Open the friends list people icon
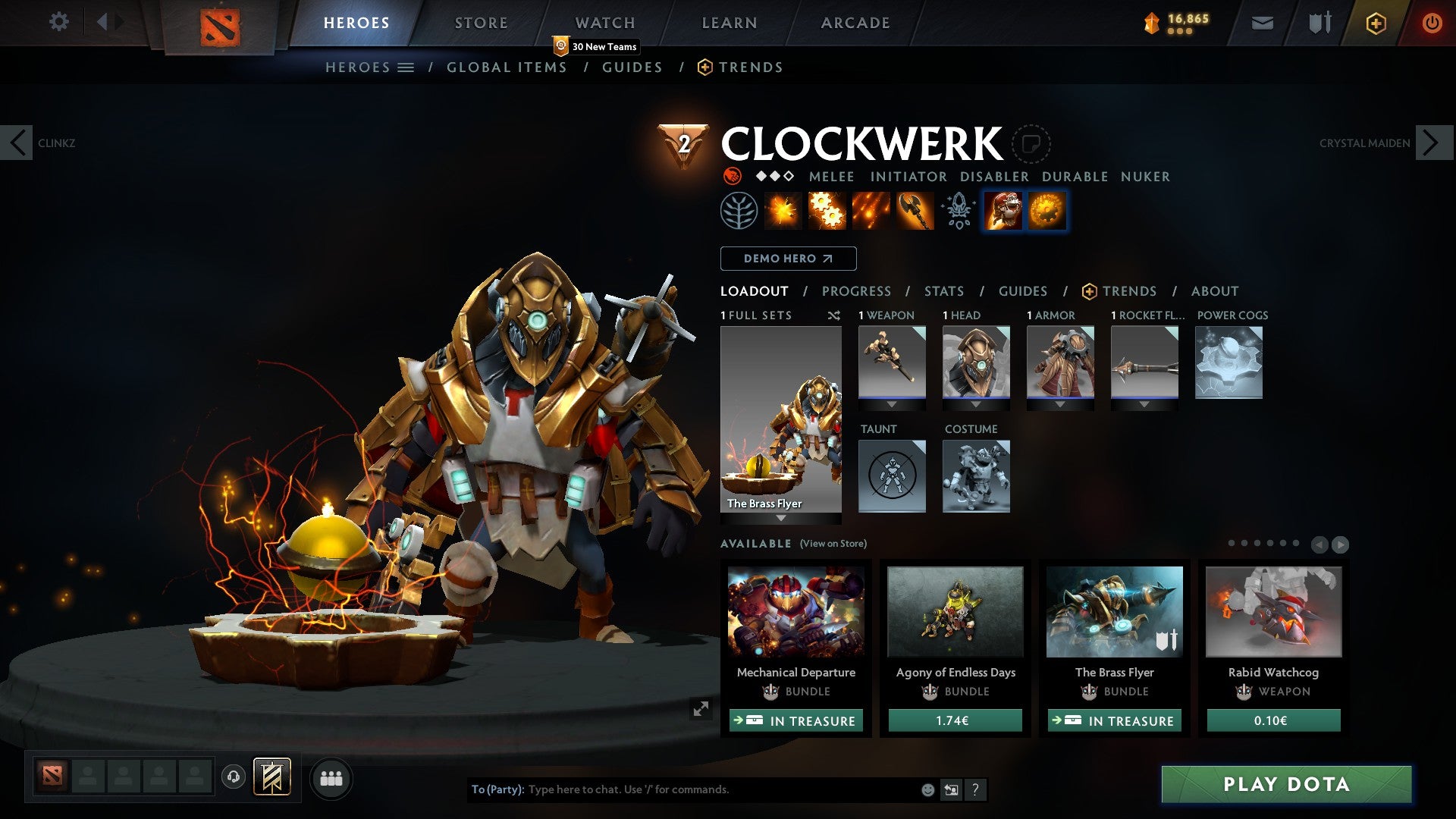Image resolution: width=1456 pixels, height=819 pixels. coord(331,778)
